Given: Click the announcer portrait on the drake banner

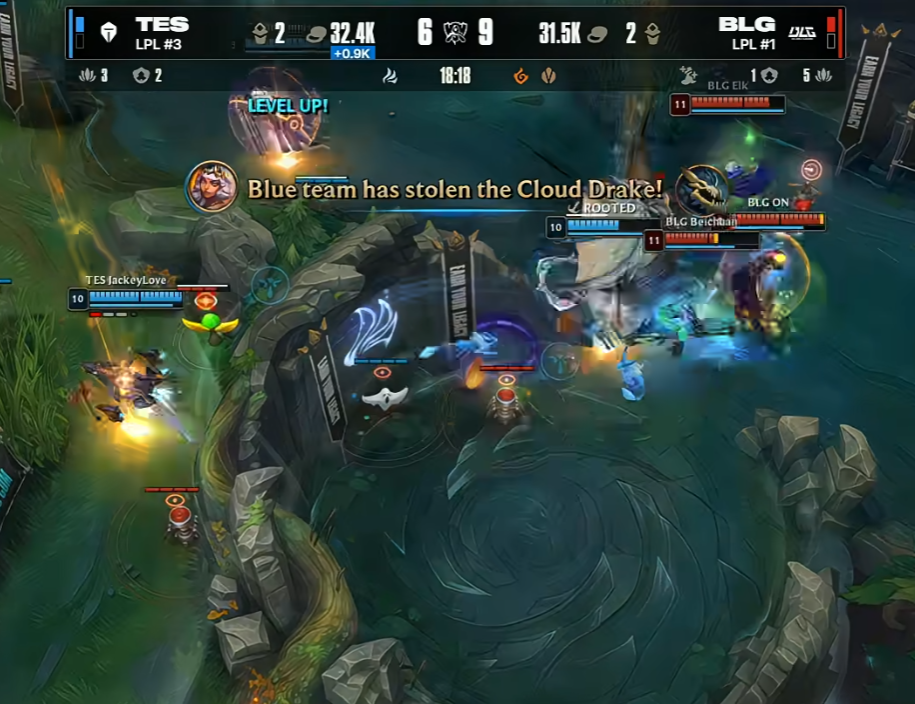Looking at the screenshot, I should (x=211, y=187).
